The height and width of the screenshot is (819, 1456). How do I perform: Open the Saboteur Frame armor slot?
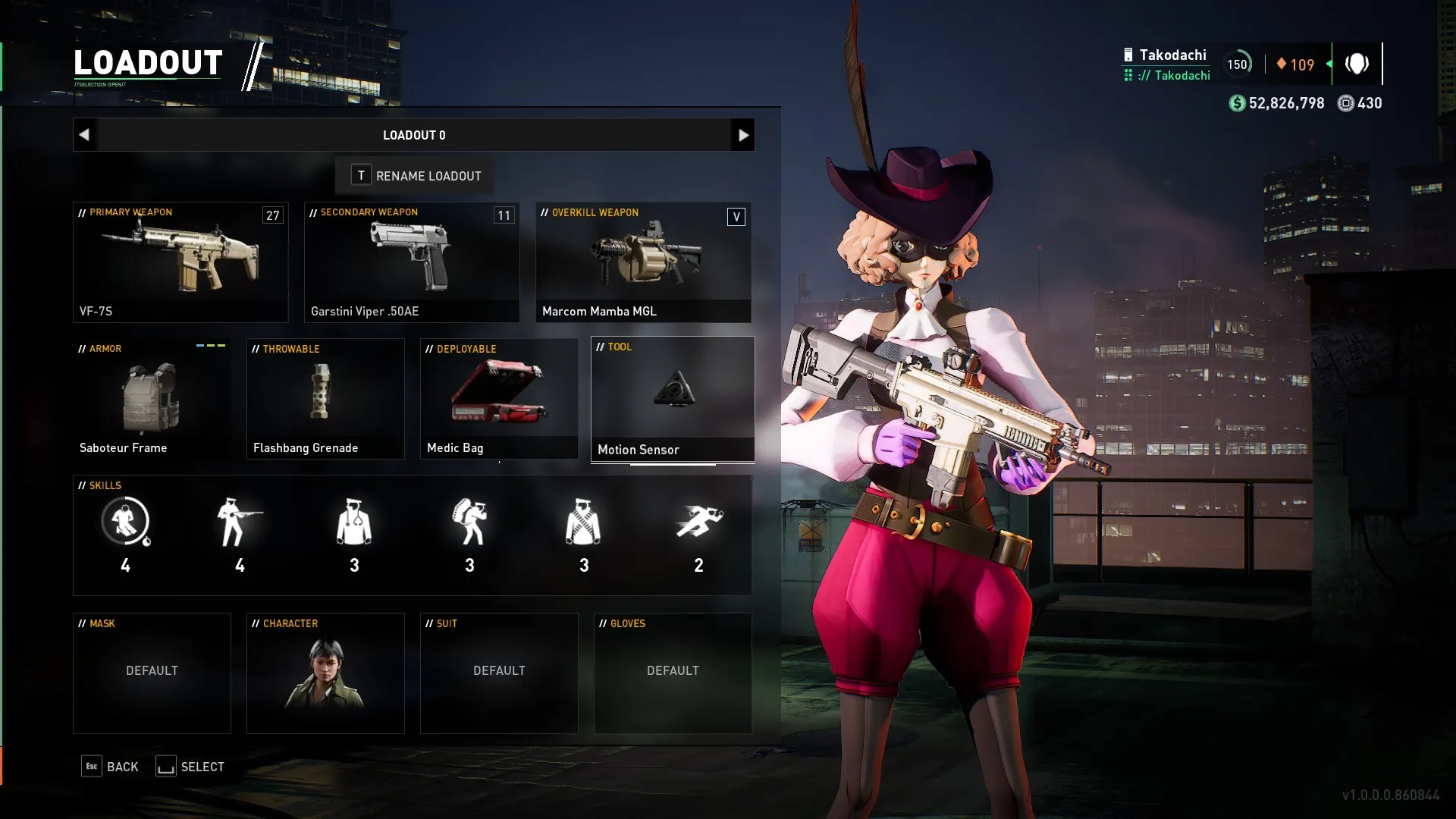point(152,399)
